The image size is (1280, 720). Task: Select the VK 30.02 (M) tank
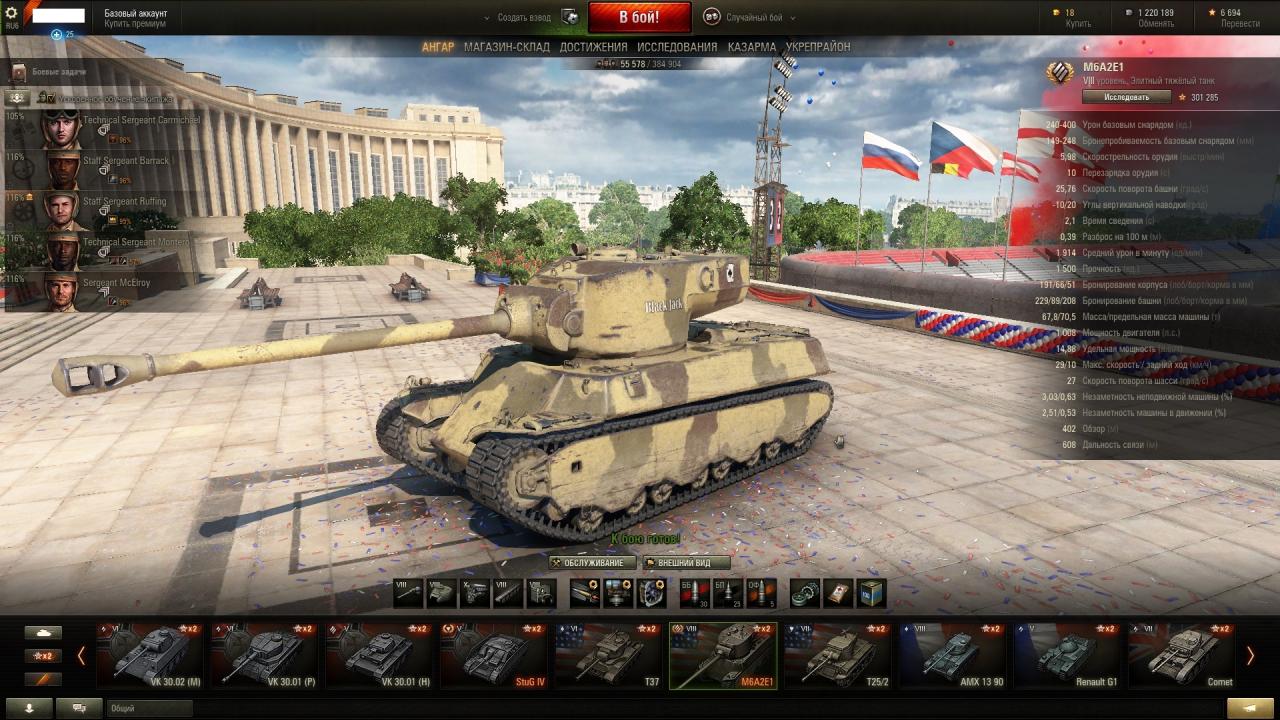(x=150, y=656)
